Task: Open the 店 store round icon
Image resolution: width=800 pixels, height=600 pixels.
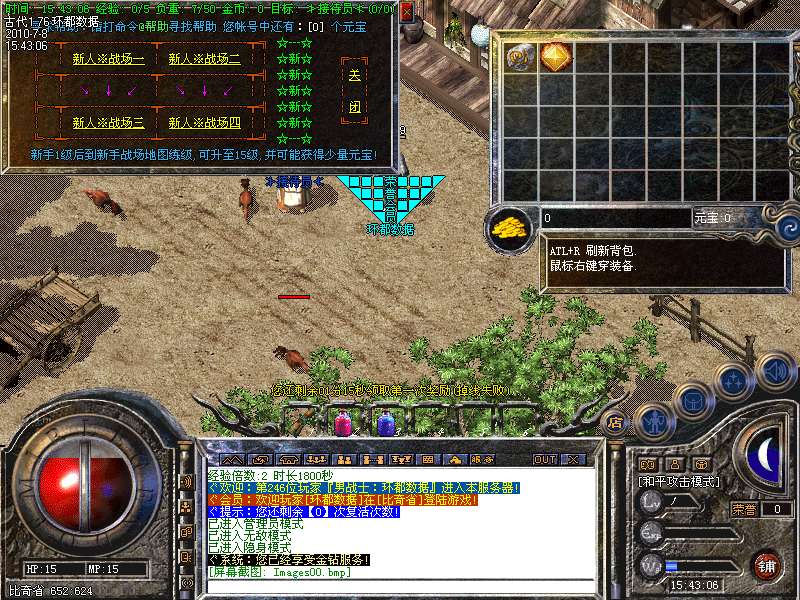Action: tap(617, 421)
